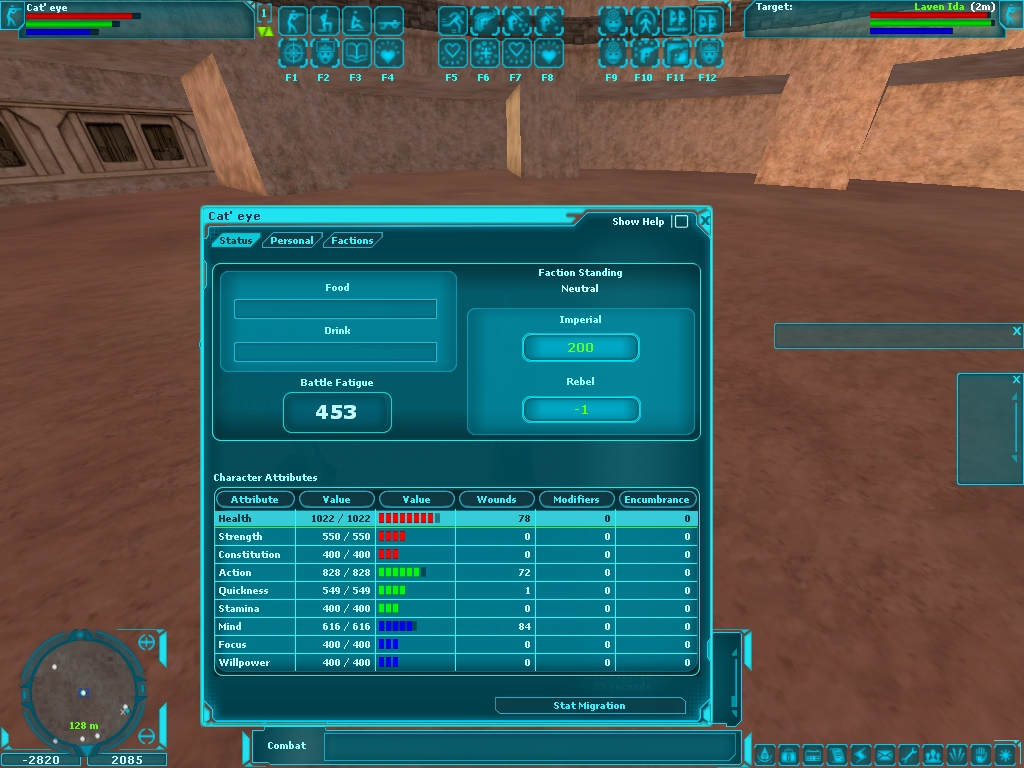Open Stat Migration
Screen dimensions: 1024x768
click(589, 705)
